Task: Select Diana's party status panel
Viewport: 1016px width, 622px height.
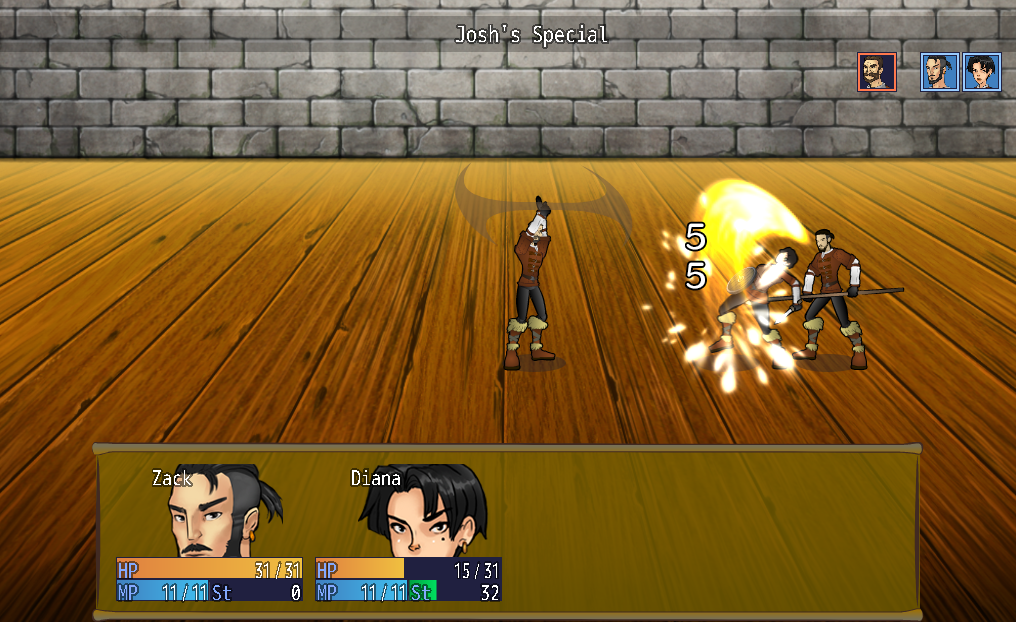Action: pos(408,535)
